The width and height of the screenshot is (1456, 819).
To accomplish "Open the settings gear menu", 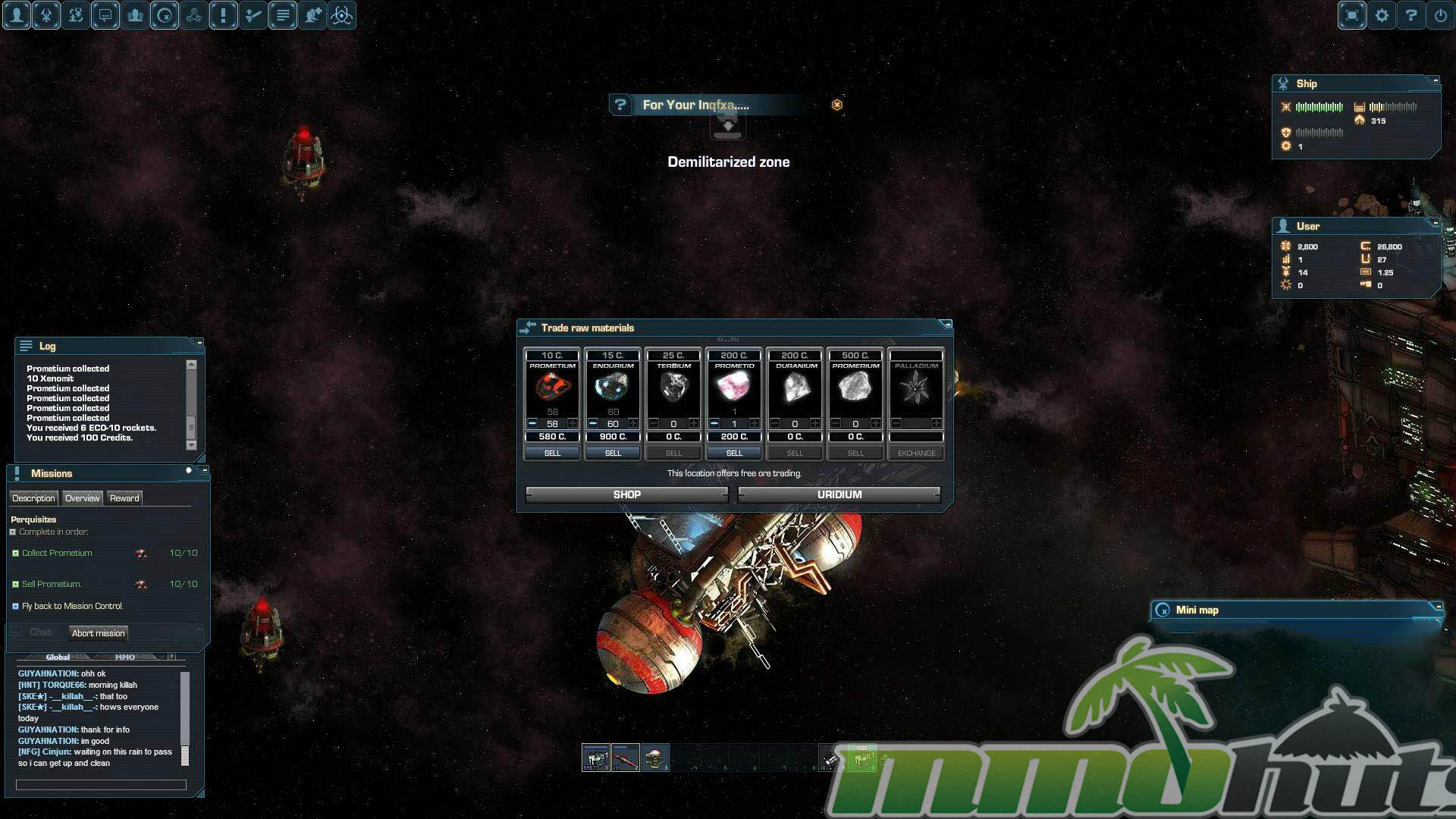I will point(1382,15).
